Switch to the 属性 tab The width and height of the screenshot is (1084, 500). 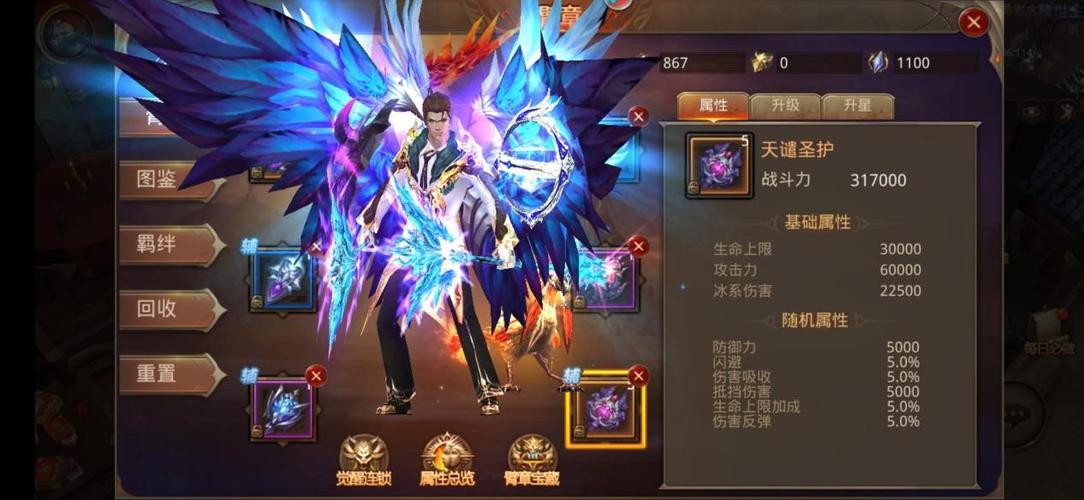(x=713, y=106)
